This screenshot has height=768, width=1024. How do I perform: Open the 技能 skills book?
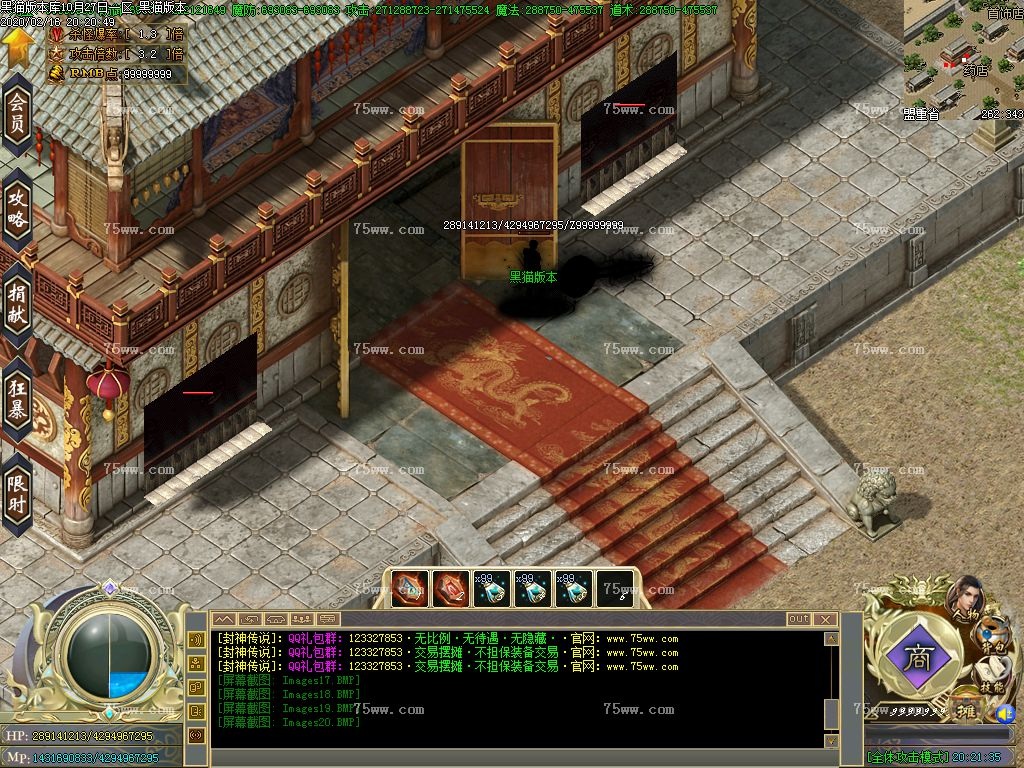992,677
